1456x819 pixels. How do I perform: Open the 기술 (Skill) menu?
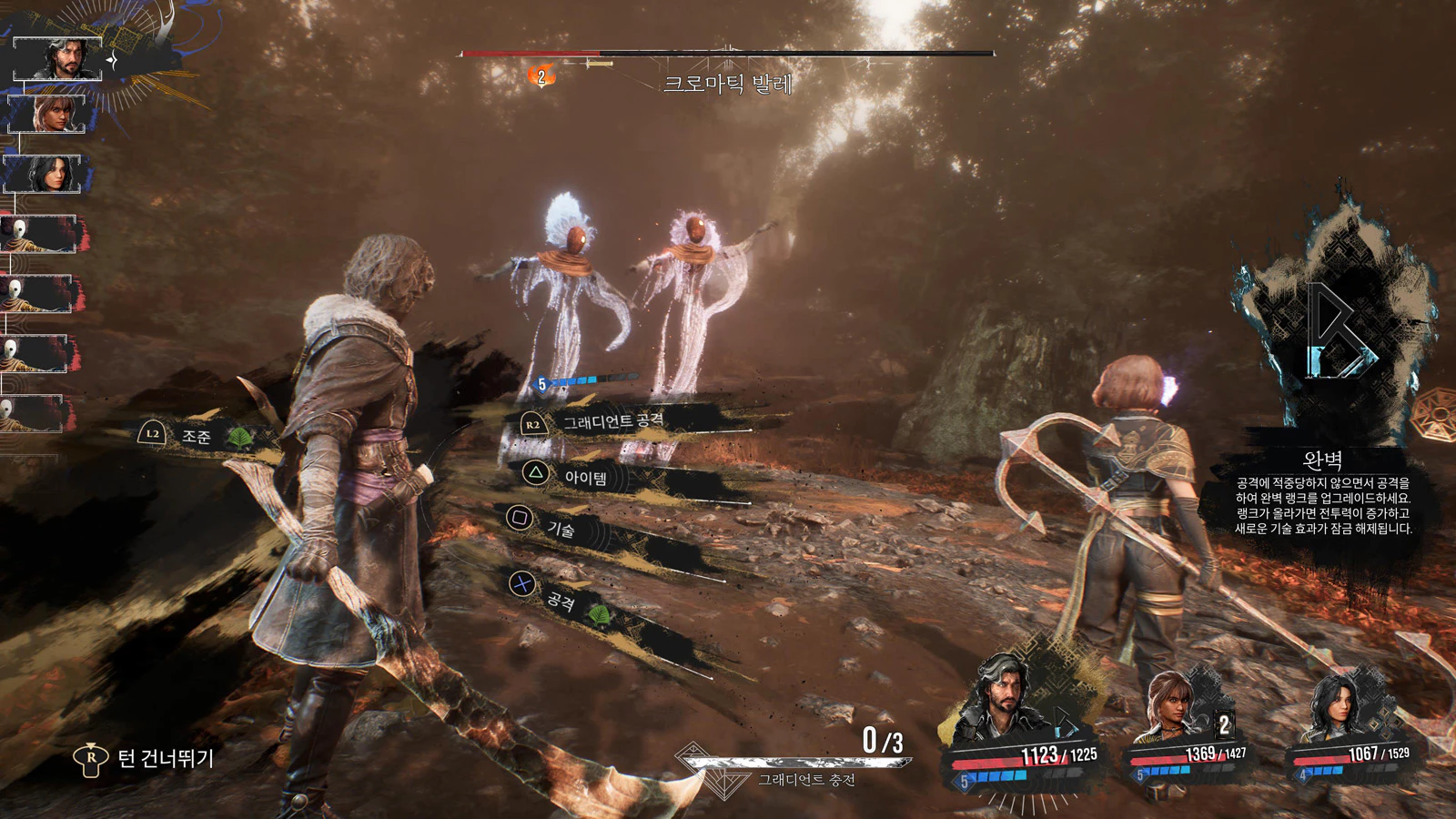coord(560,528)
